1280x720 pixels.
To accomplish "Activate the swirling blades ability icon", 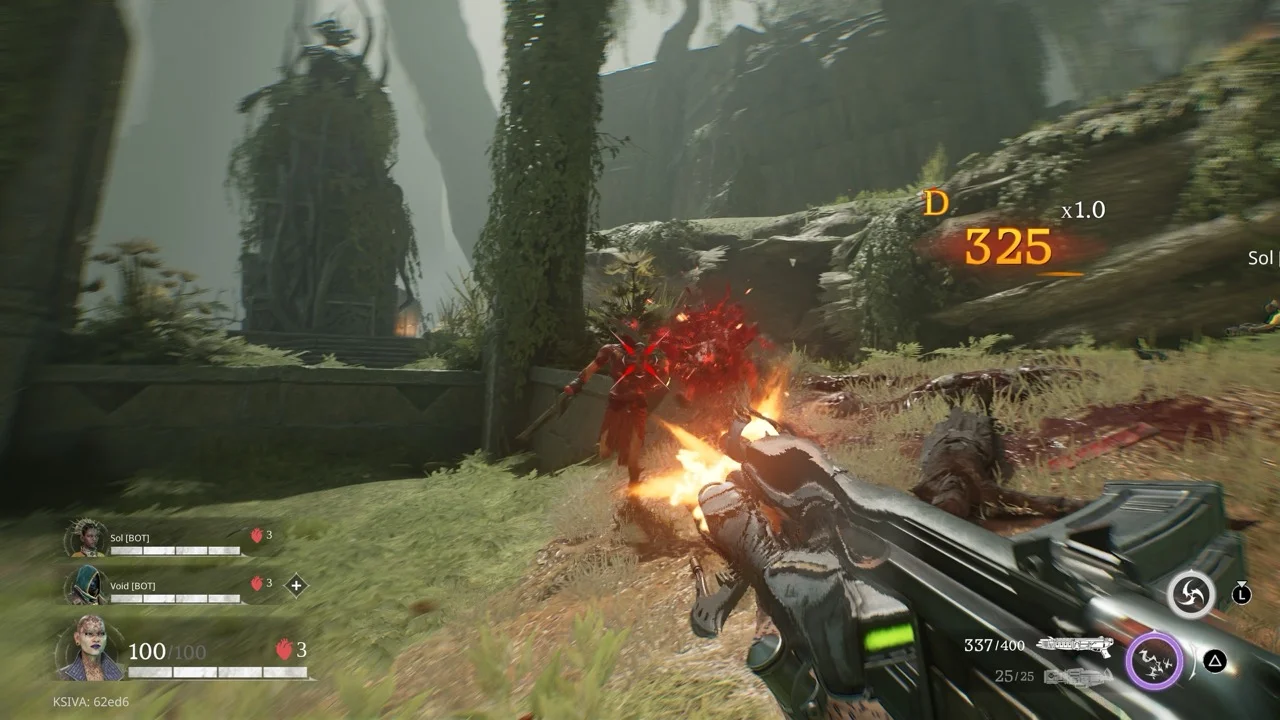I will pos(1191,595).
